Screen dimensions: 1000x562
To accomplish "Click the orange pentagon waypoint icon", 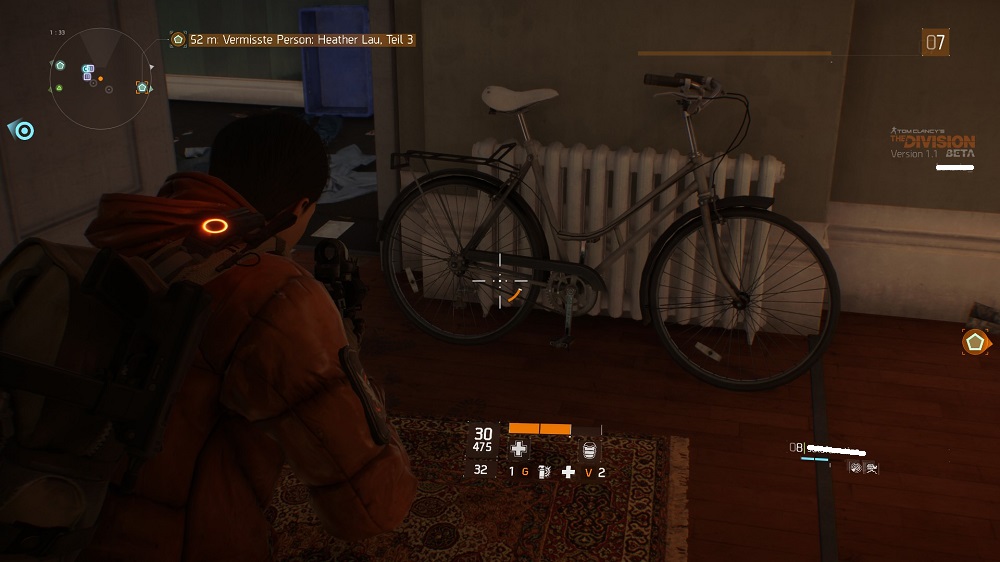I will click(x=975, y=342).
